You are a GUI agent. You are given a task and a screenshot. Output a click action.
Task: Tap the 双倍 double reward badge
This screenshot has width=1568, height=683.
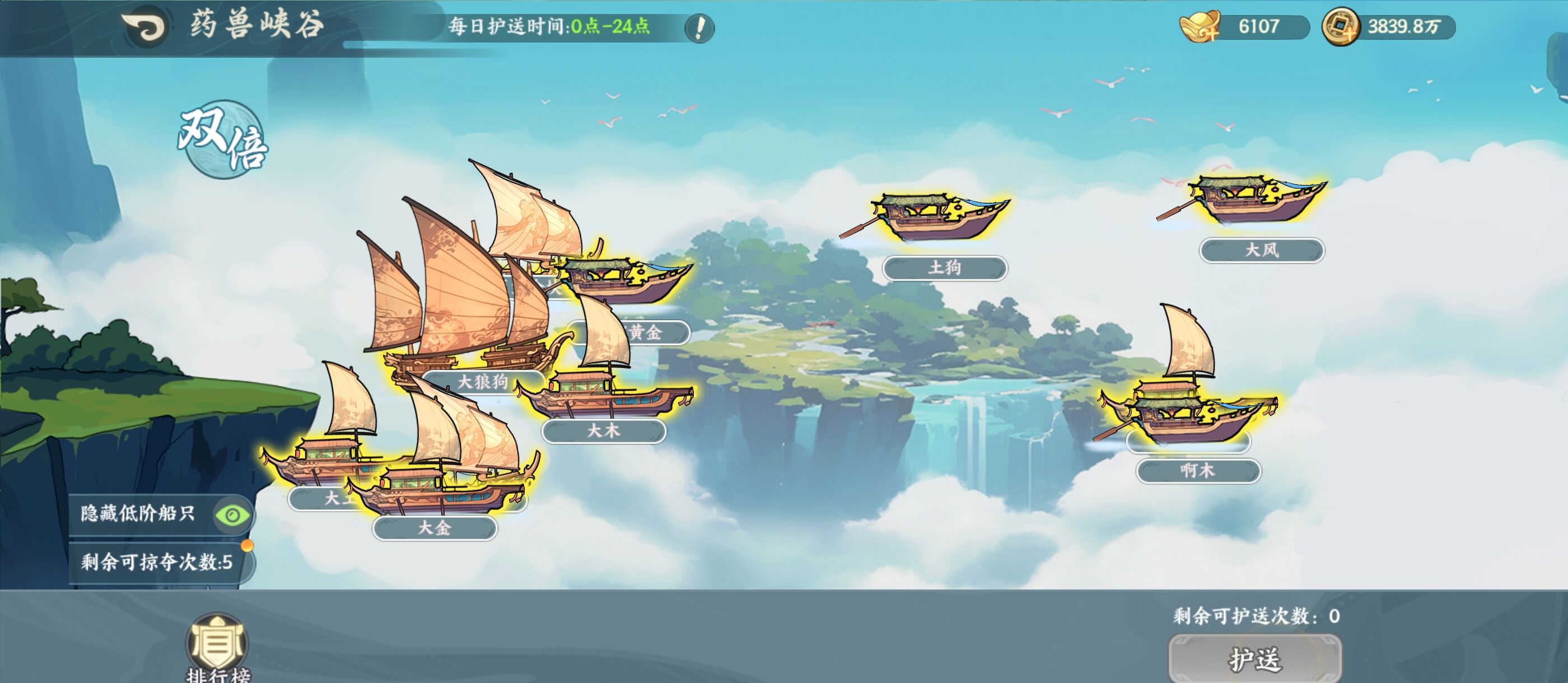223,140
